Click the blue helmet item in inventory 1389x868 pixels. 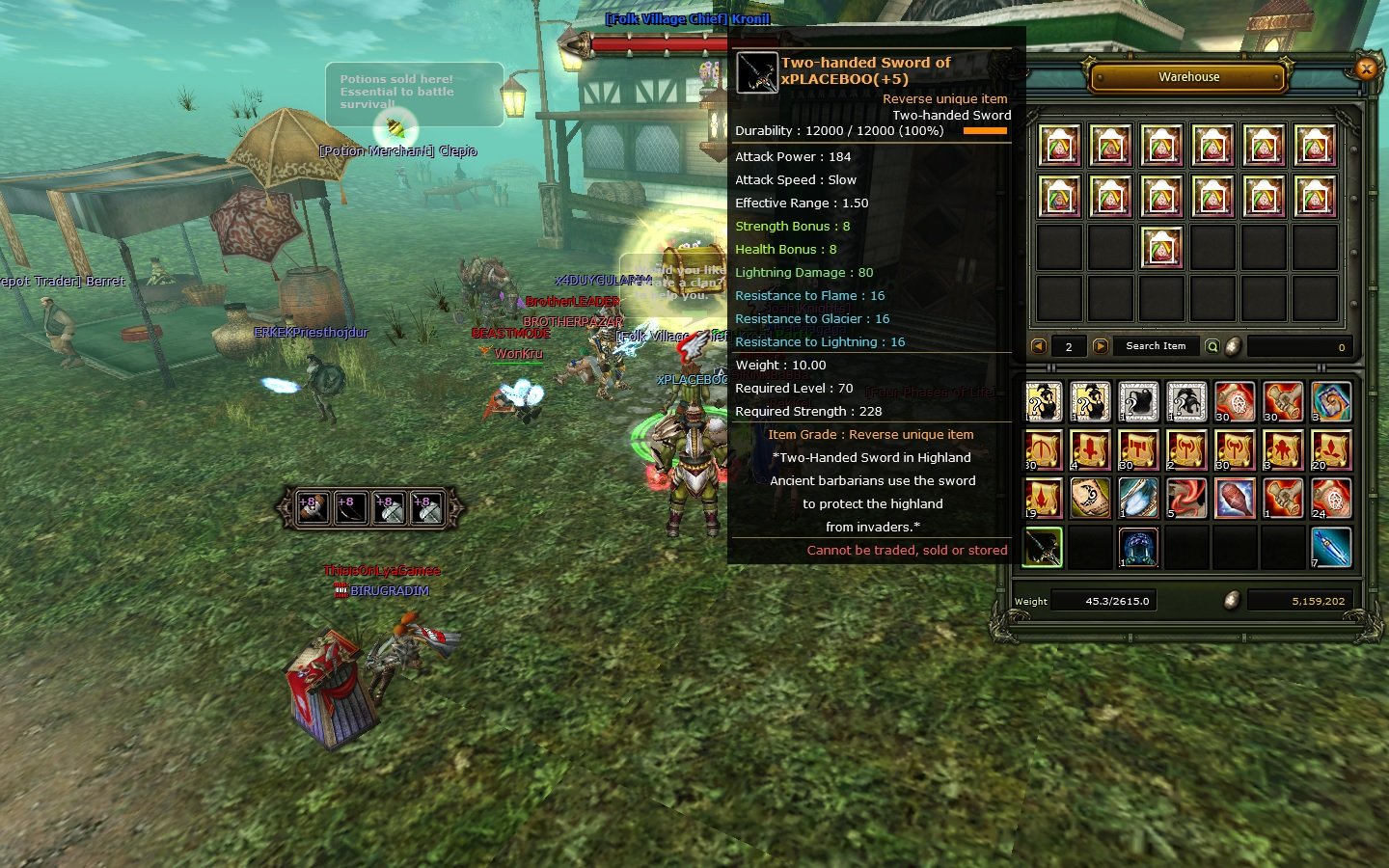1137,547
